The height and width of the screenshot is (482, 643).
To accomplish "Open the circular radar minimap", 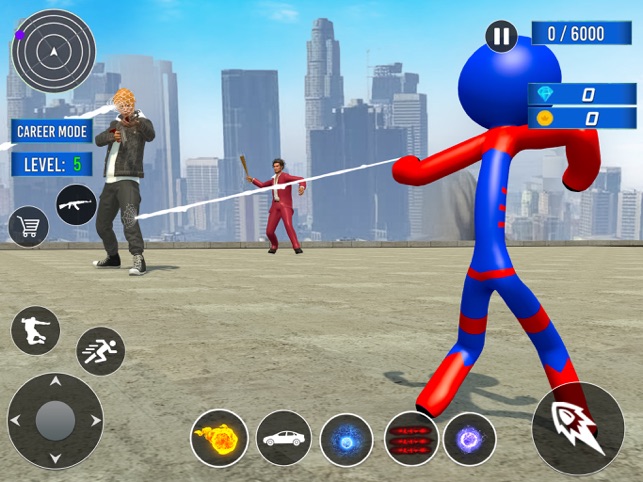I will (x=54, y=50).
